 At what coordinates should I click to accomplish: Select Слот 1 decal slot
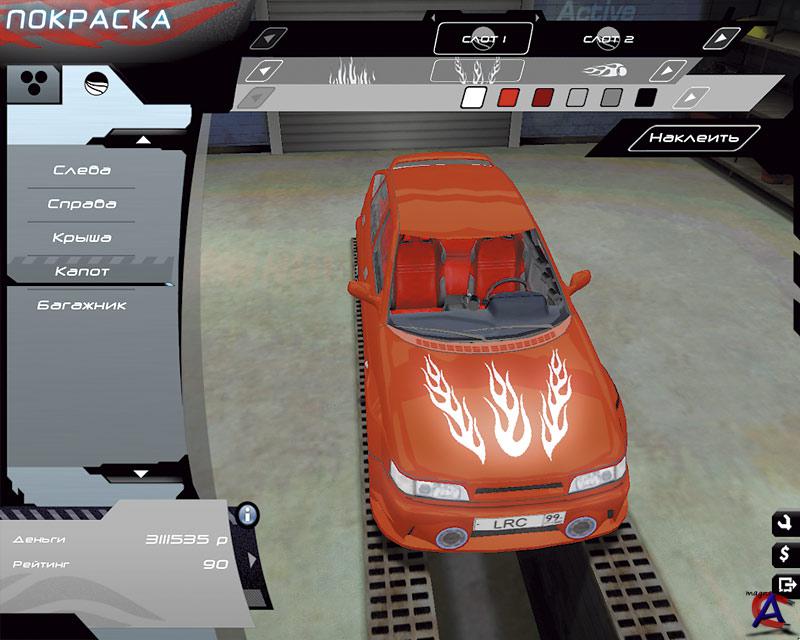(484, 39)
